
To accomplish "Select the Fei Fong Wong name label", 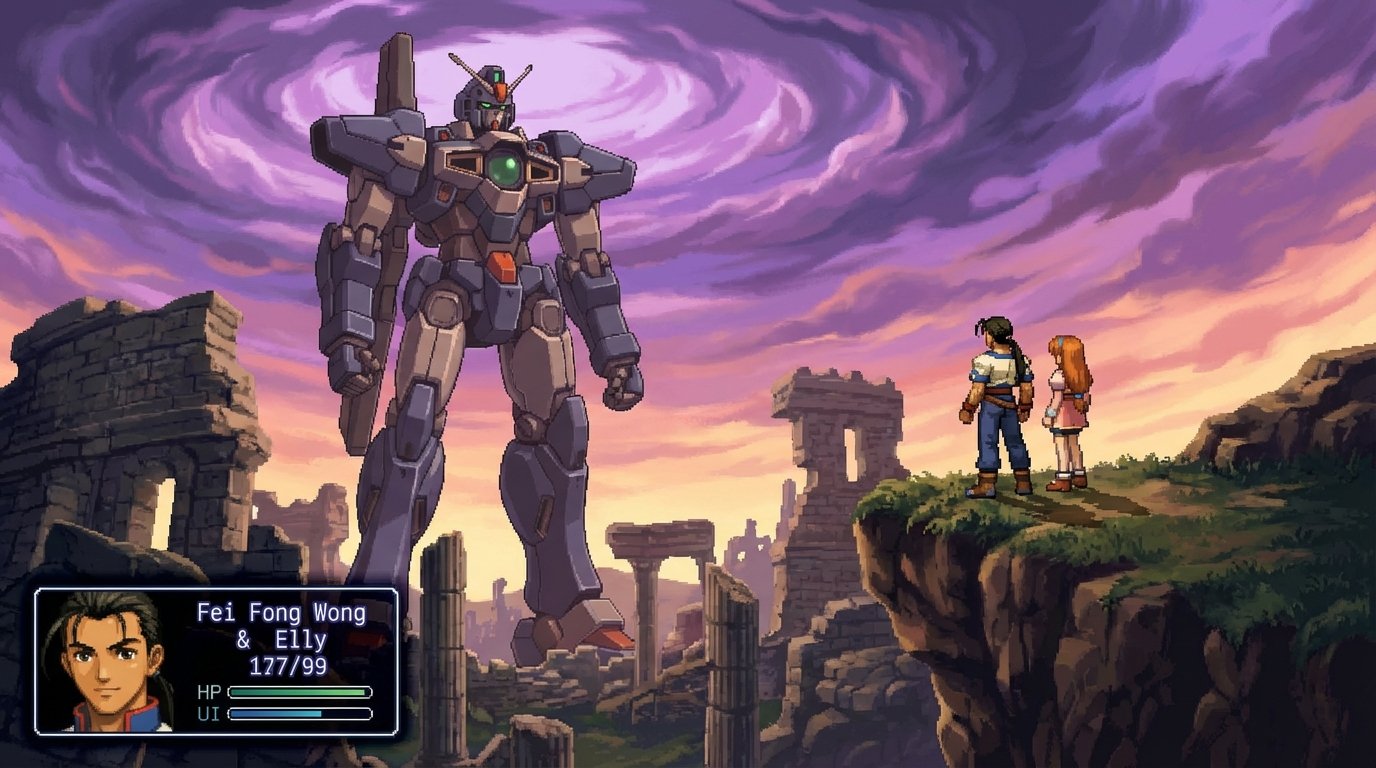I will pos(280,610).
